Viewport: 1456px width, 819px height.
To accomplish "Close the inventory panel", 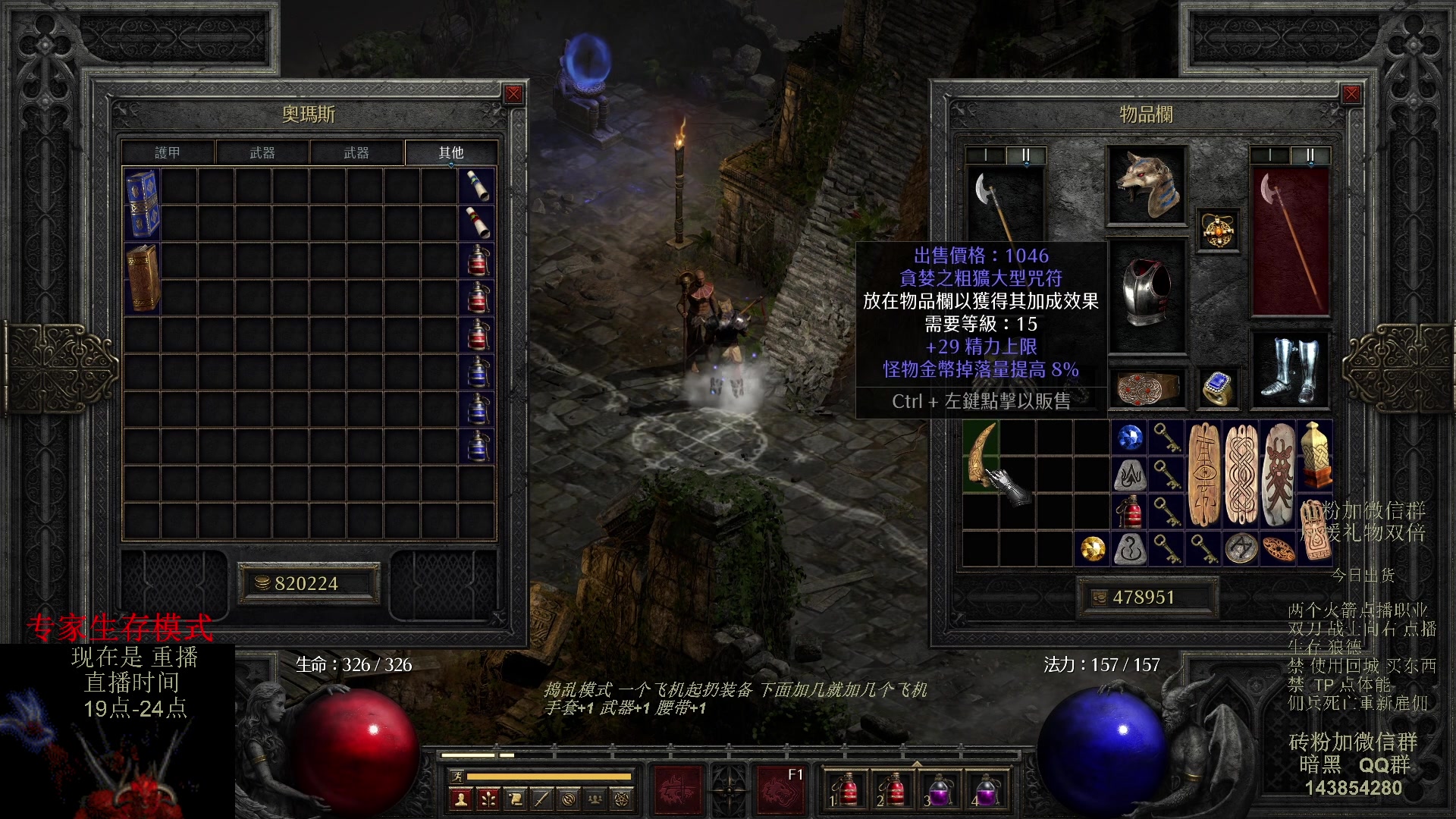I will [x=1351, y=94].
